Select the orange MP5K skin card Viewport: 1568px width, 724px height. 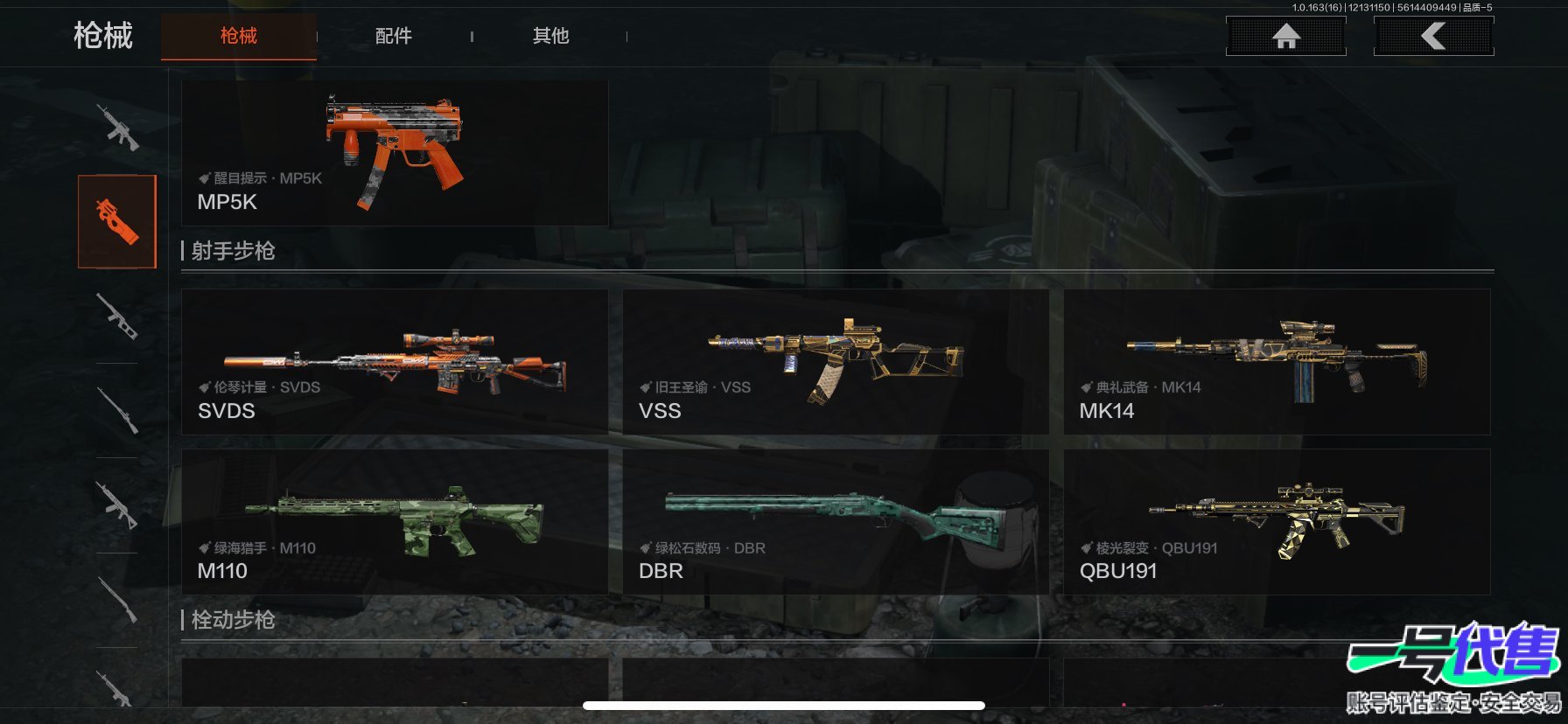[x=395, y=154]
